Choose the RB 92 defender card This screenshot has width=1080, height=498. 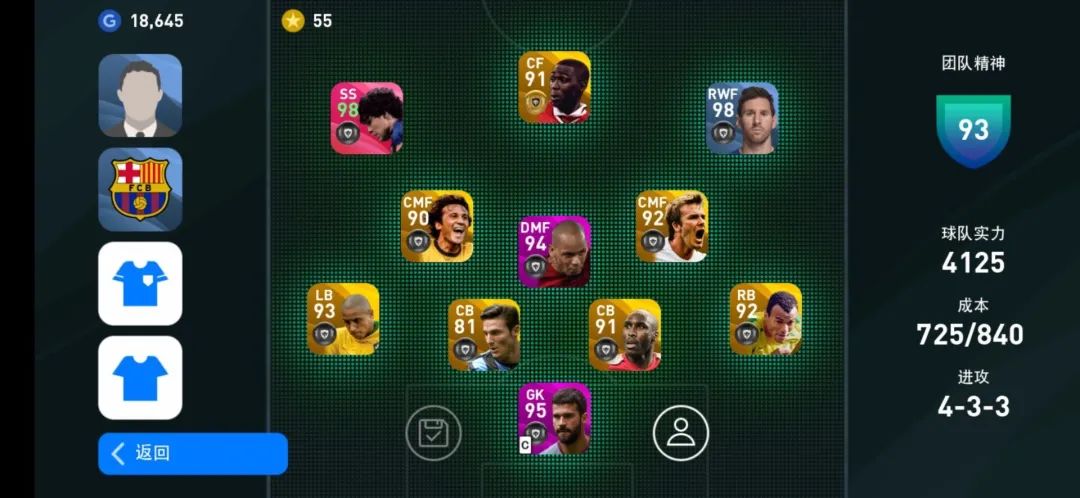[x=766, y=319]
